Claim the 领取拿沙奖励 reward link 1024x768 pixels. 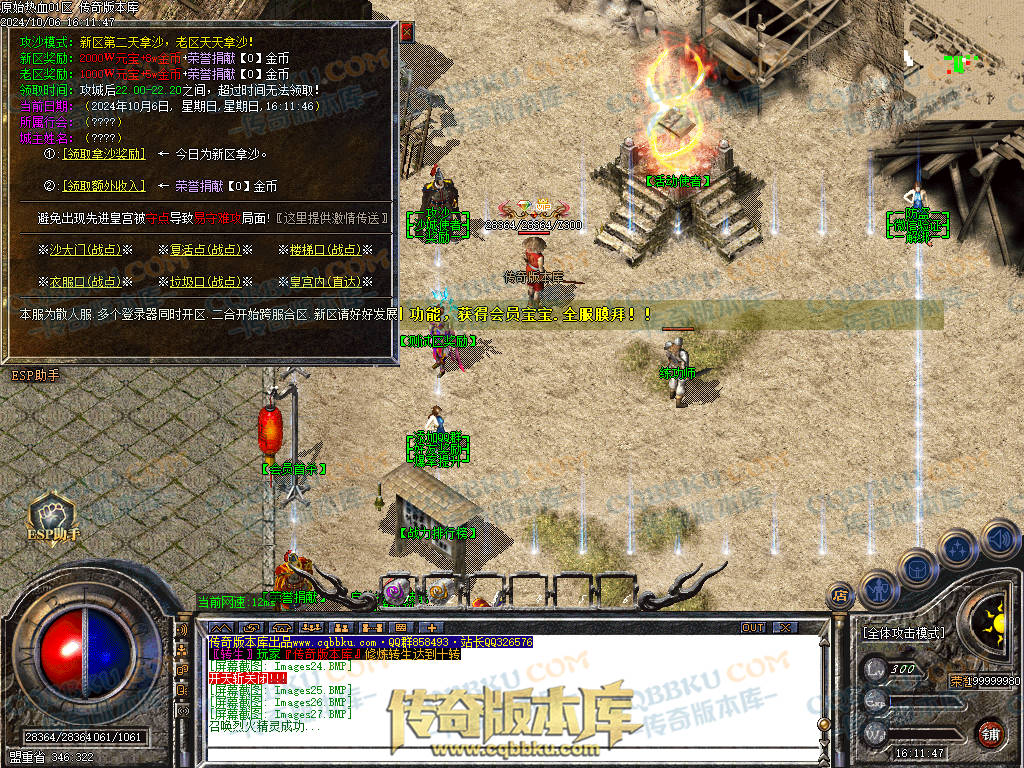point(105,155)
